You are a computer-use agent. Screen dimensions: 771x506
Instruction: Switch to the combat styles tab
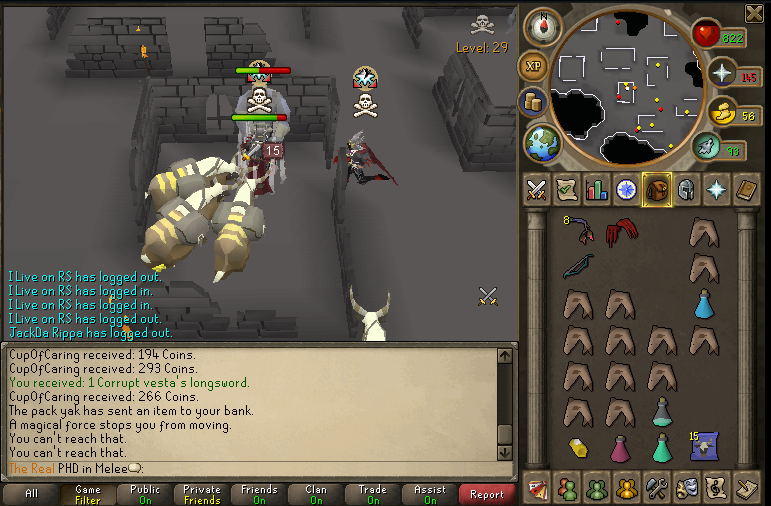click(536, 189)
